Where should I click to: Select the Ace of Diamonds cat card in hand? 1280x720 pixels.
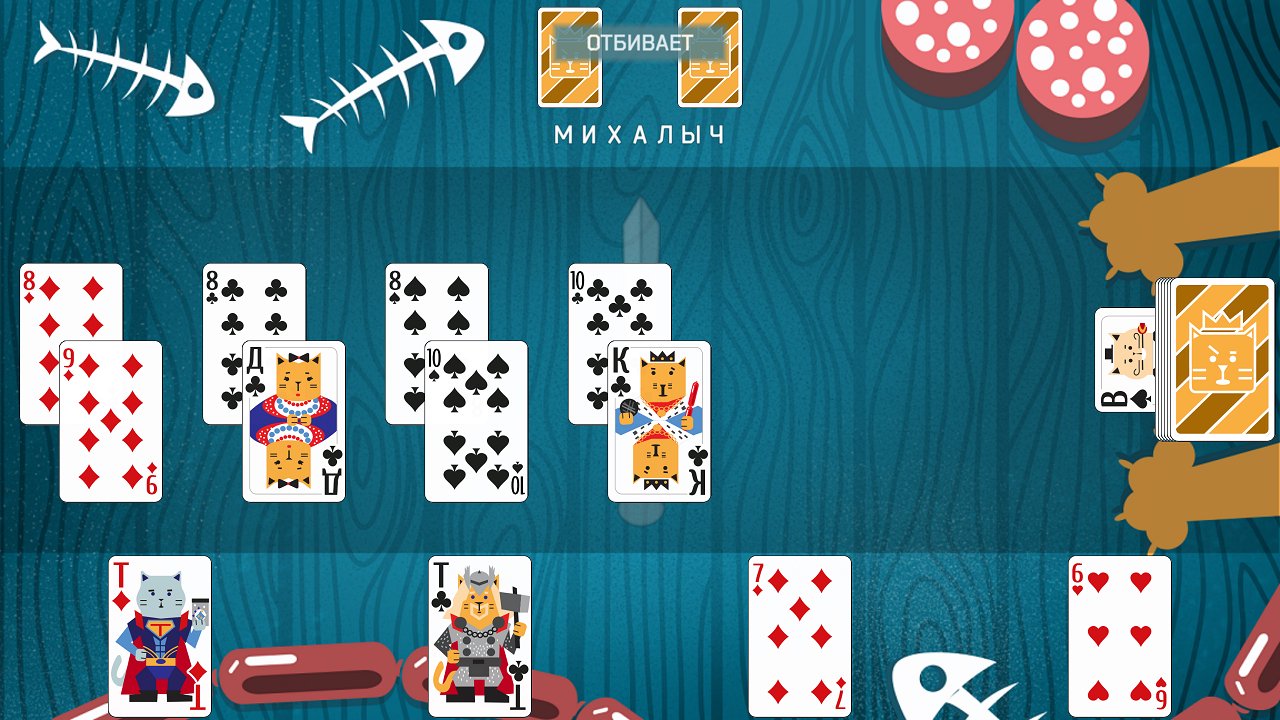point(158,640)
